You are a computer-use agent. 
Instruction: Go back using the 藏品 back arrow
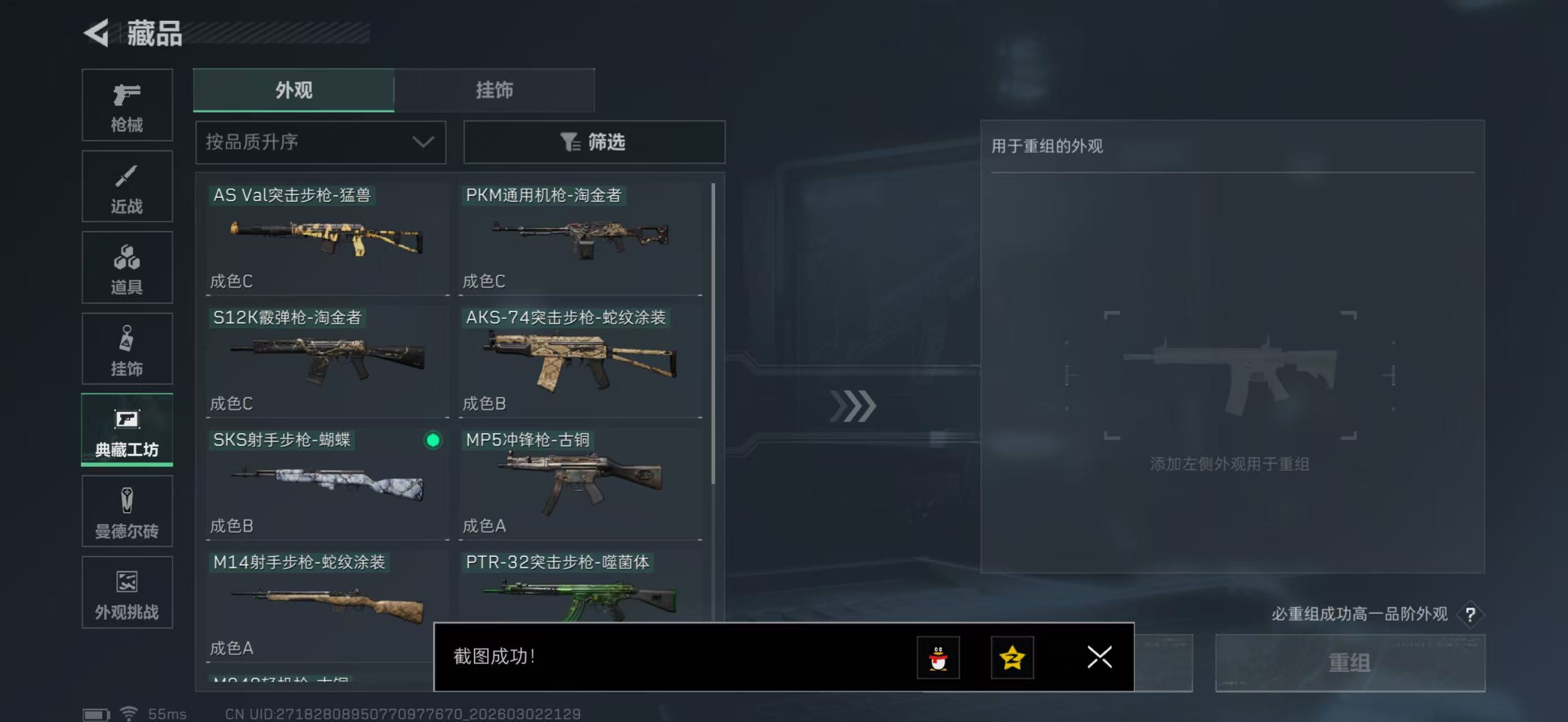tap(98, 33)
